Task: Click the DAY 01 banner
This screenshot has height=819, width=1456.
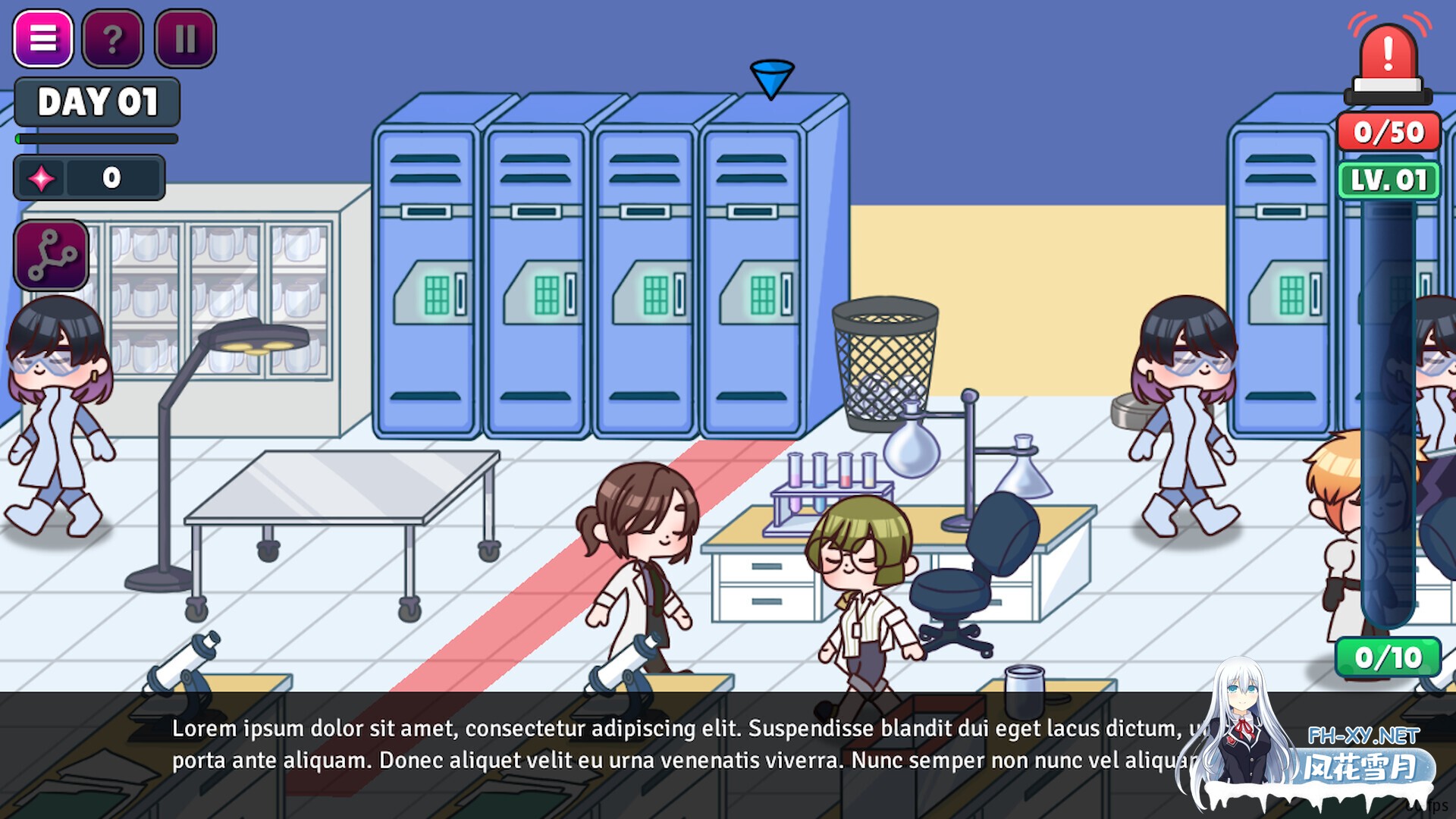Action: 96,102
